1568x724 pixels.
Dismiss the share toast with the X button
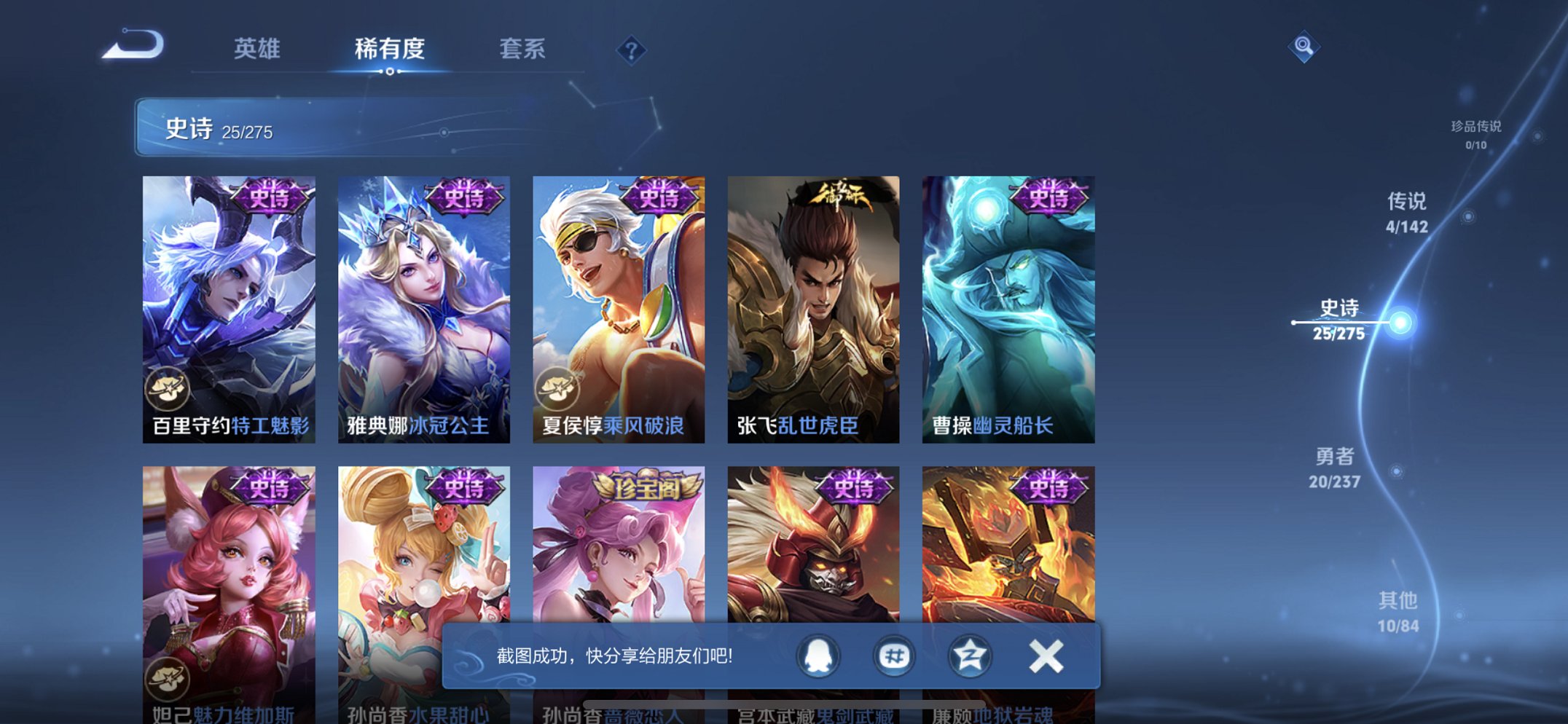(x=1044, y=655)
